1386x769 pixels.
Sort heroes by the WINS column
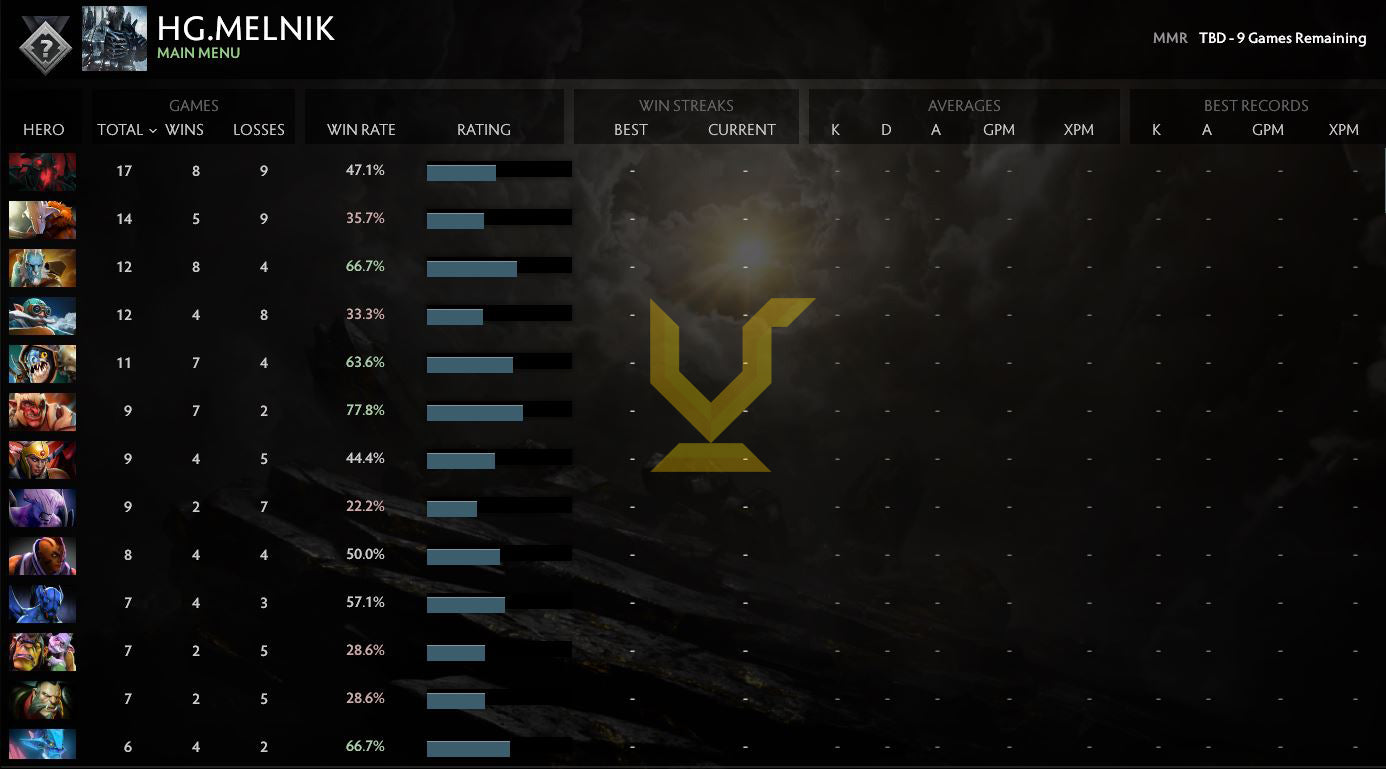tap(183, 130)
